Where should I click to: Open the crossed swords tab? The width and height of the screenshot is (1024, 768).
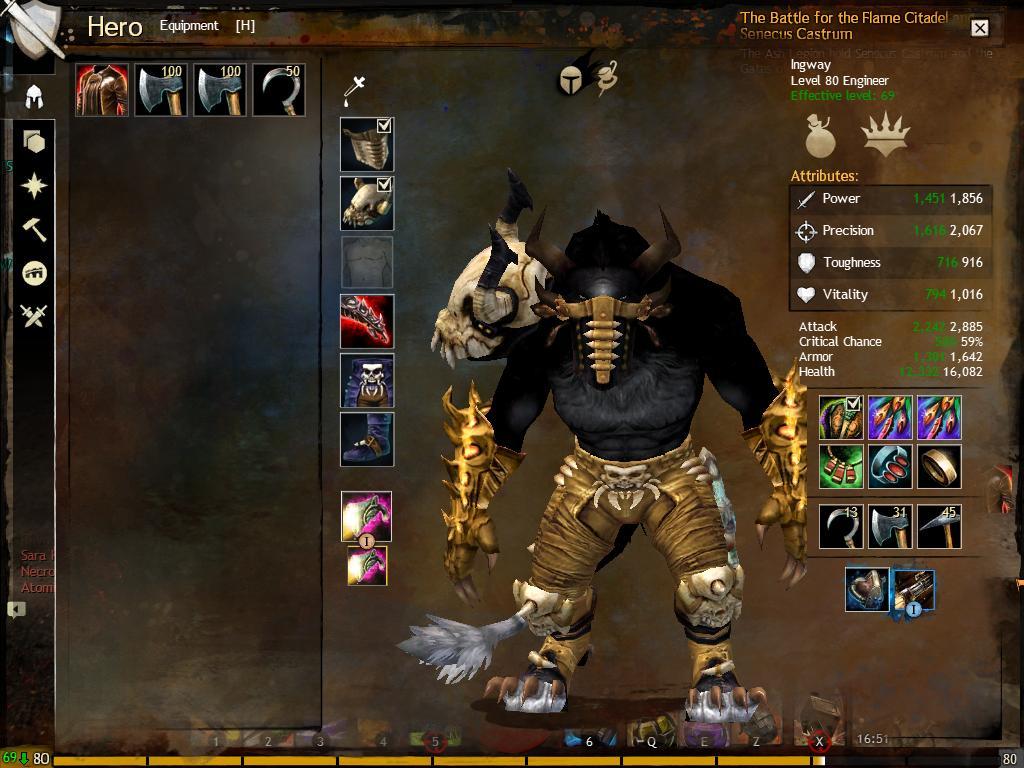[34, 316]
